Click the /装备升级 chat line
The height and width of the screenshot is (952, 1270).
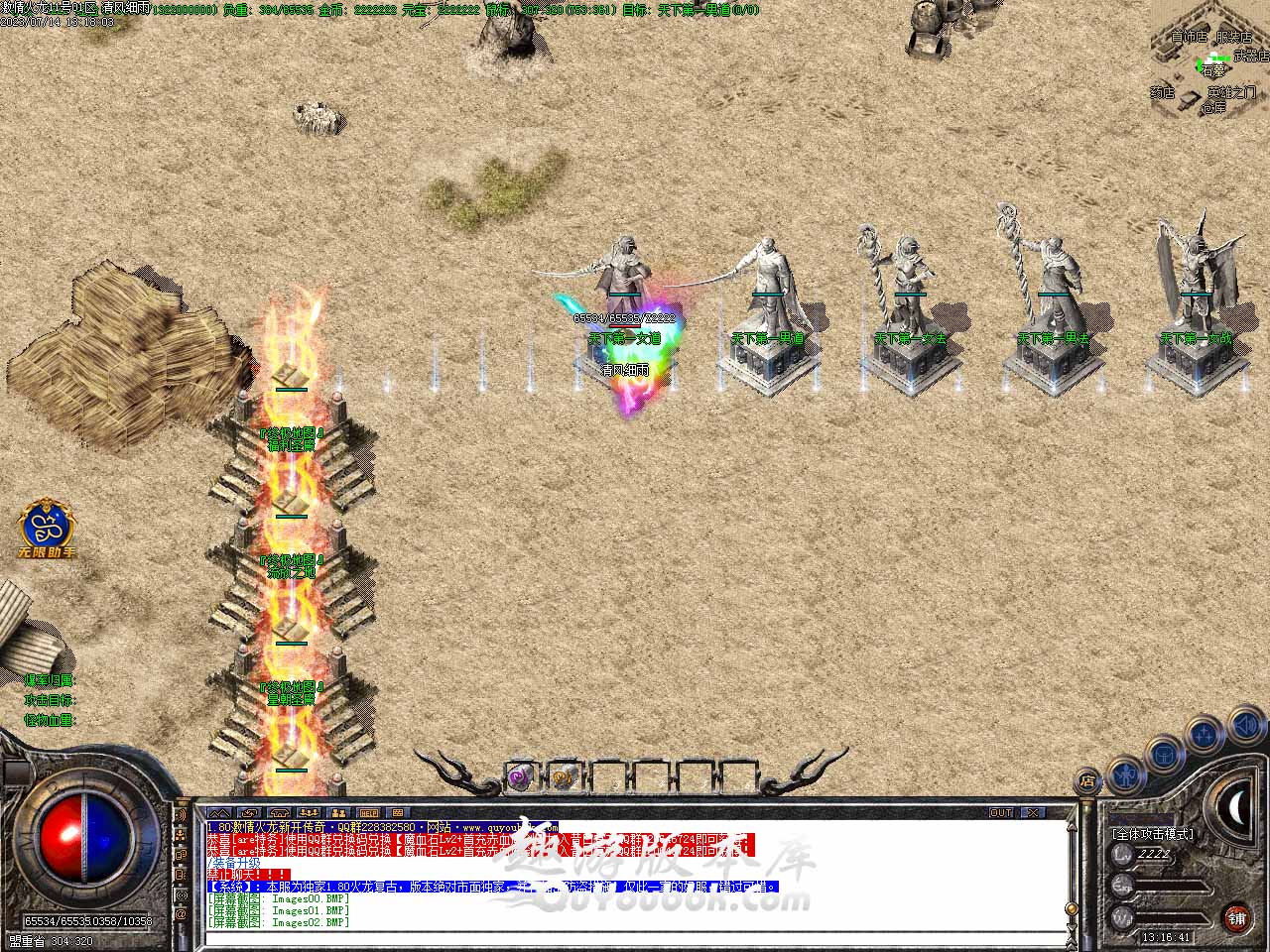[234, 863]
